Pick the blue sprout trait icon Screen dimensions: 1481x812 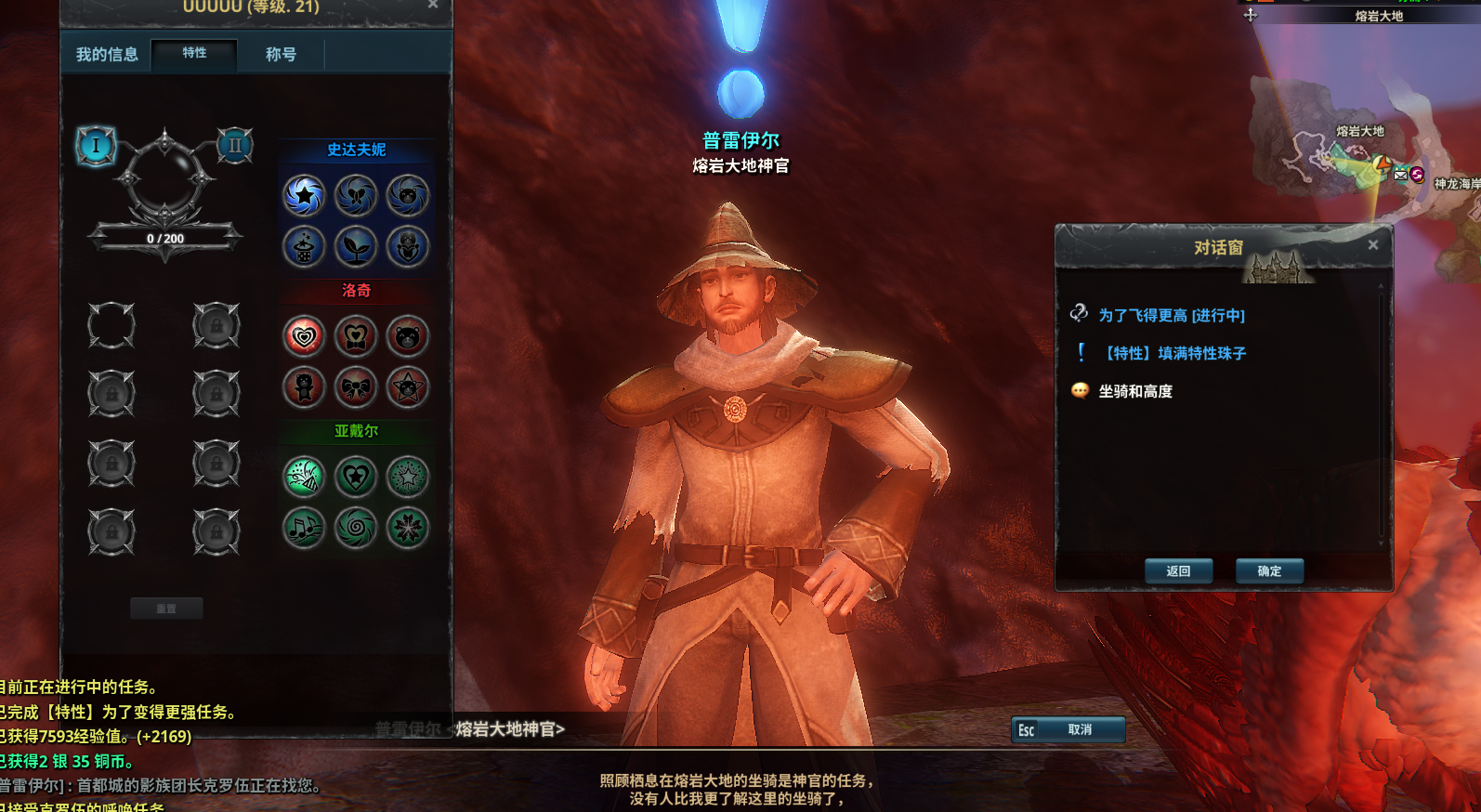click(356, 247)
